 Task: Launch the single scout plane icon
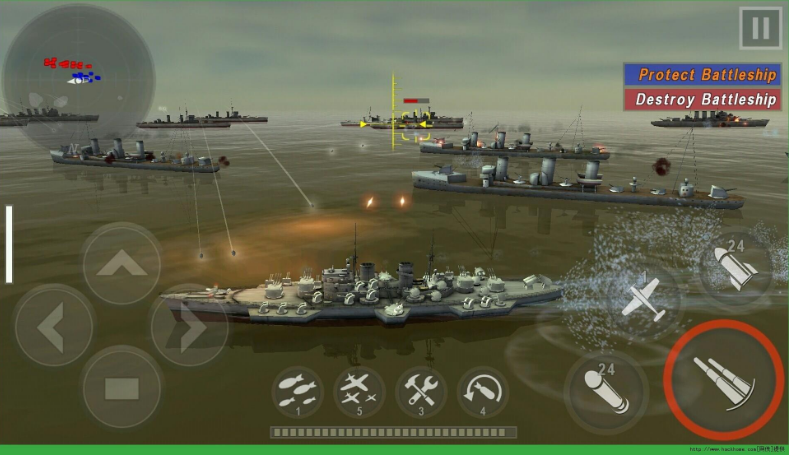(643, 298)
